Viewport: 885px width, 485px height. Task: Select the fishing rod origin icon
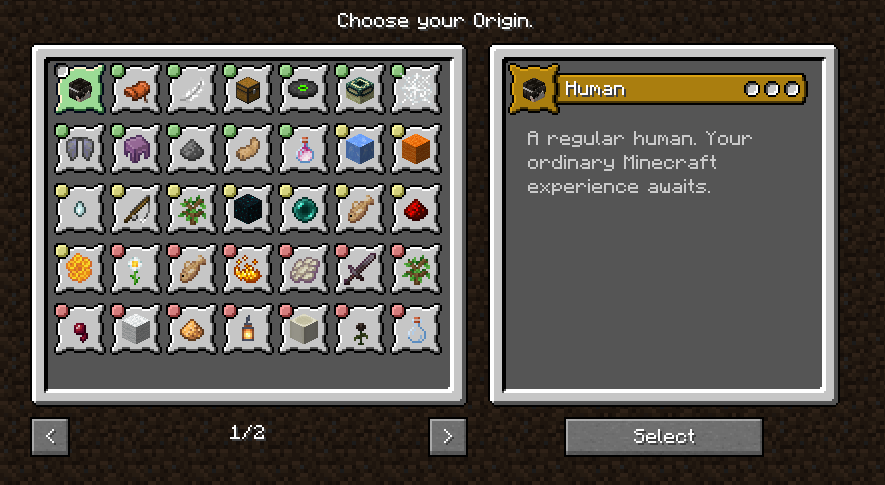coord(136,210)
